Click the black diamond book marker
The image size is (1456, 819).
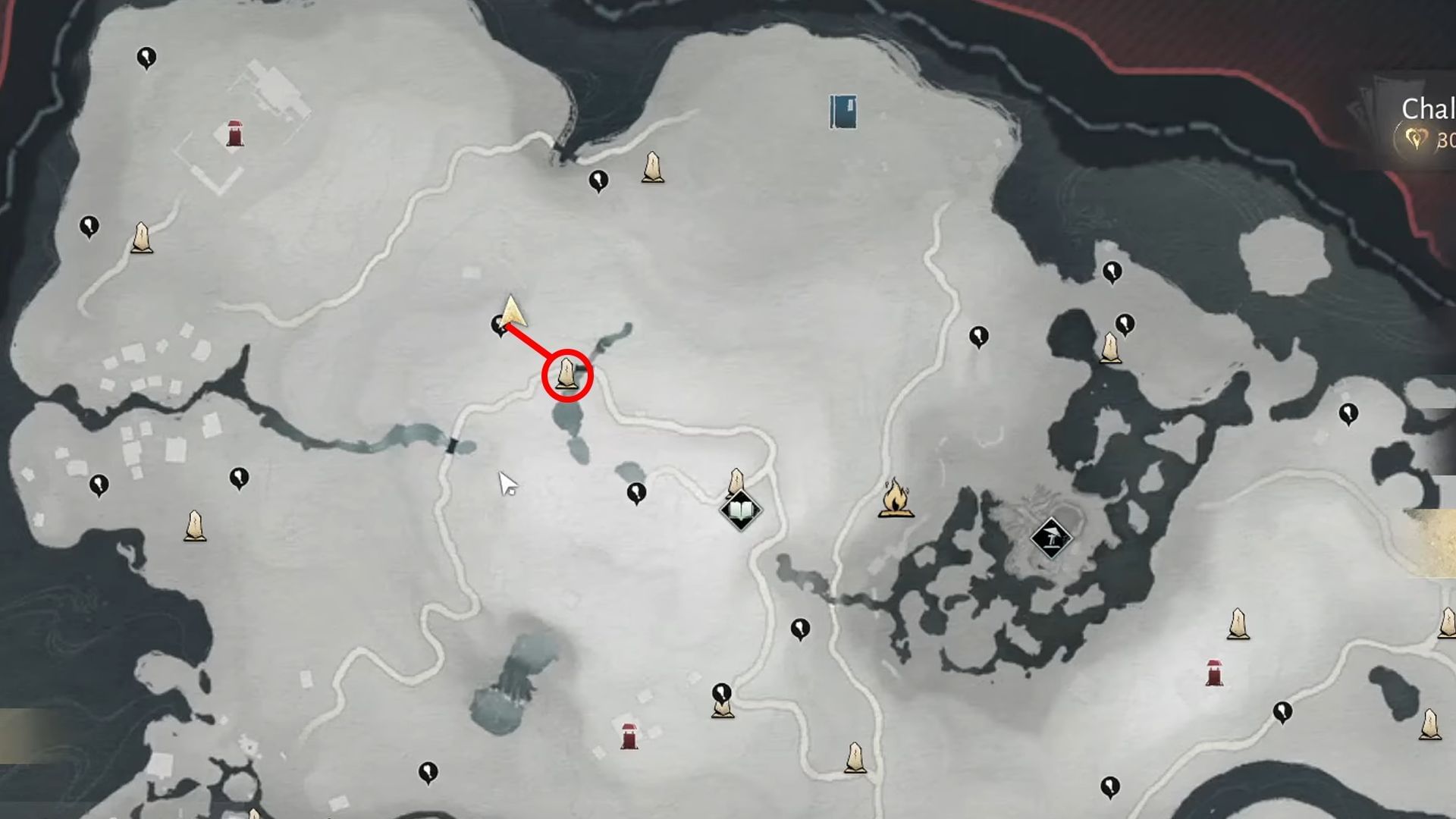pyautogui.click(x=739, y=511)
